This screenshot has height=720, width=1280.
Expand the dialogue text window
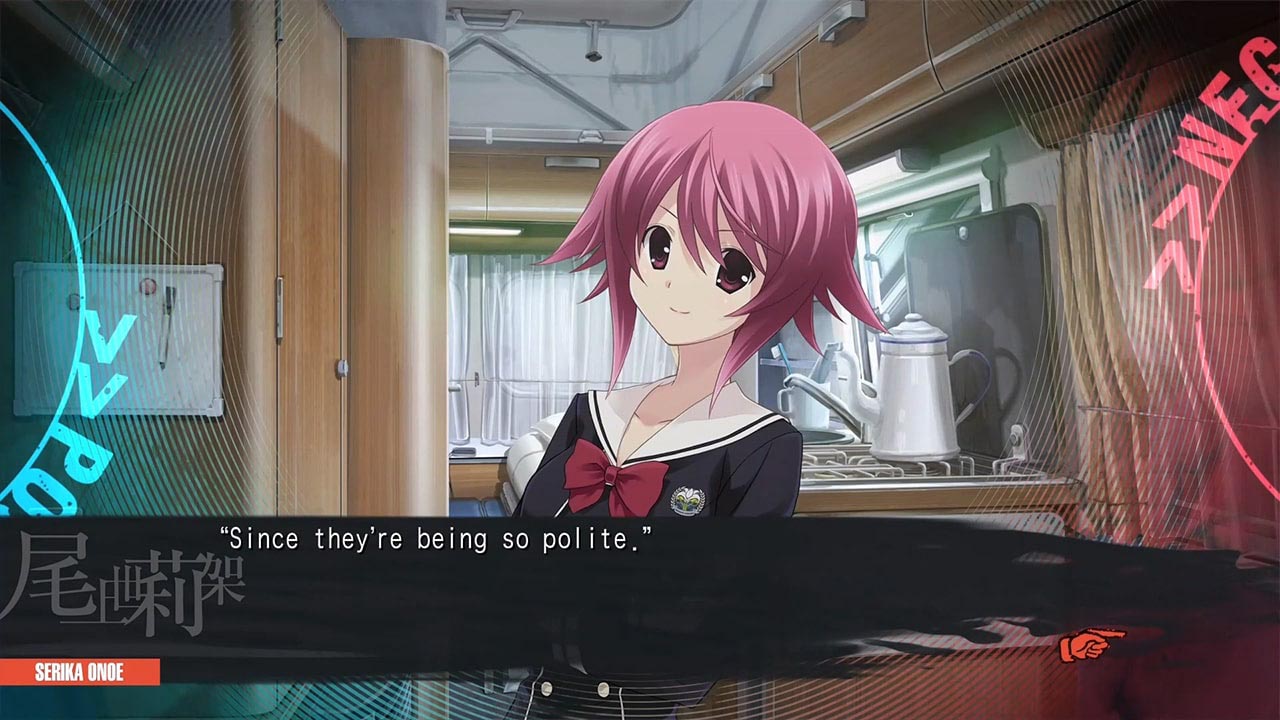[x=640, y=600]
